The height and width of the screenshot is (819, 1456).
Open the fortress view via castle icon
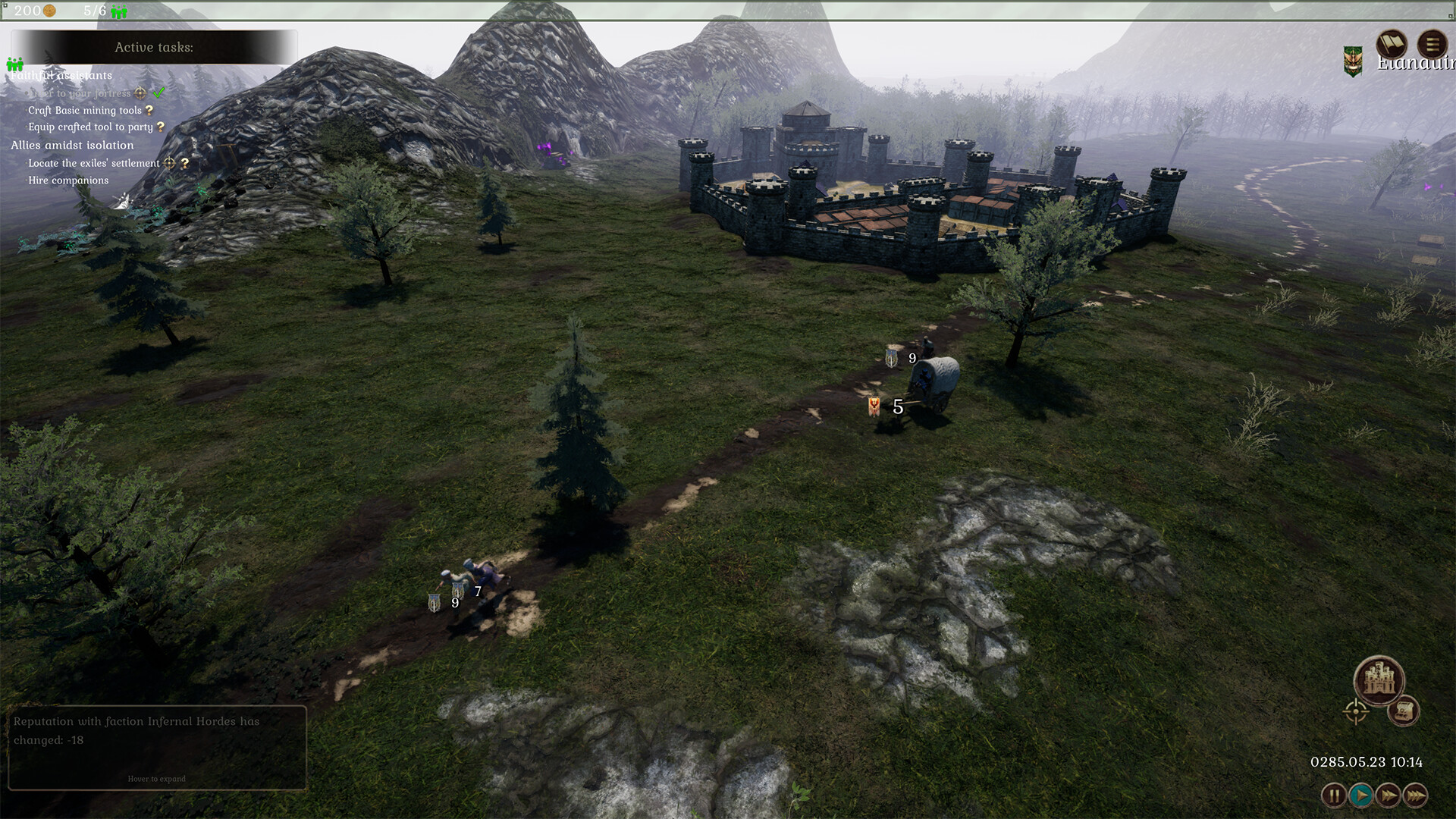click(x=1380, y=679)
